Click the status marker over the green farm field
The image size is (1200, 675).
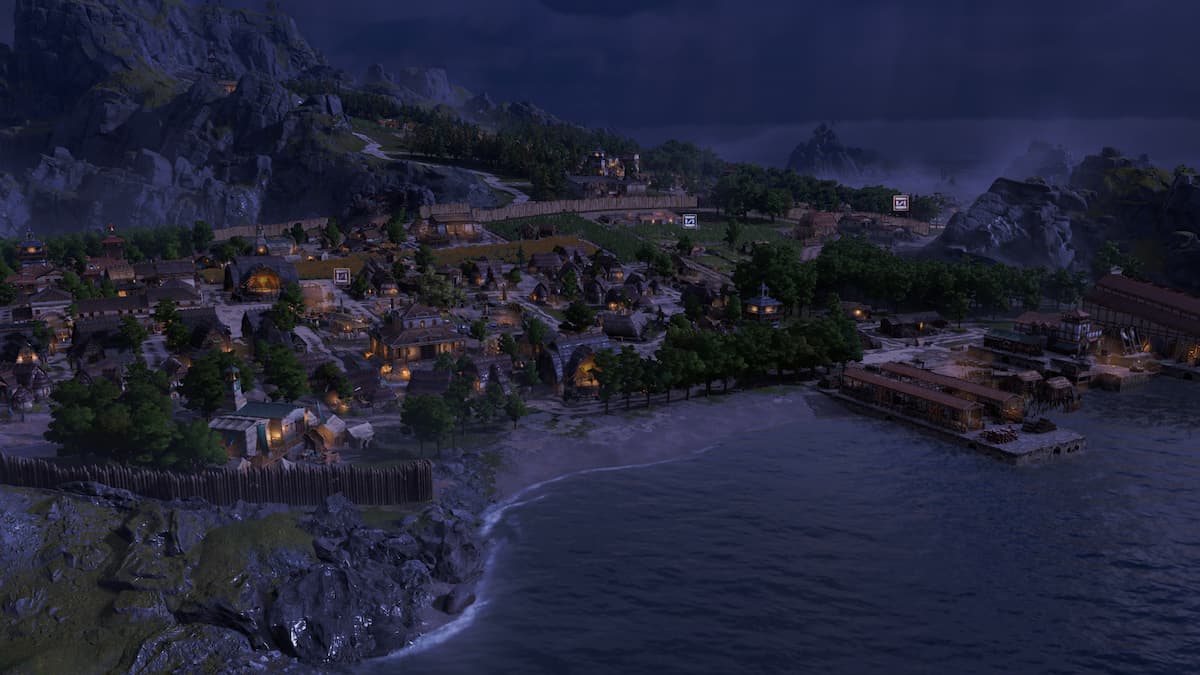[x=689, y=221]
